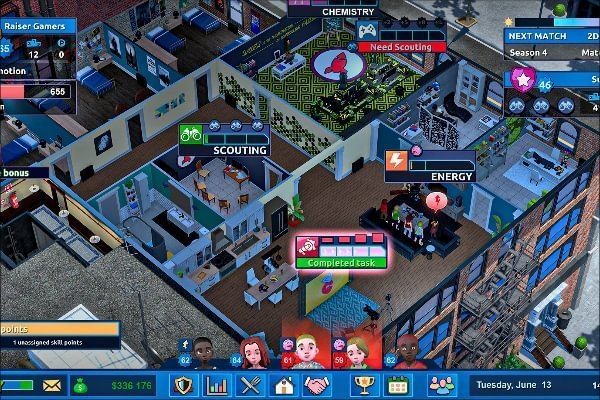The height and width of the screenshot is (400, 600).
Task: Open the people group roster button
Action: click(440, 385)
